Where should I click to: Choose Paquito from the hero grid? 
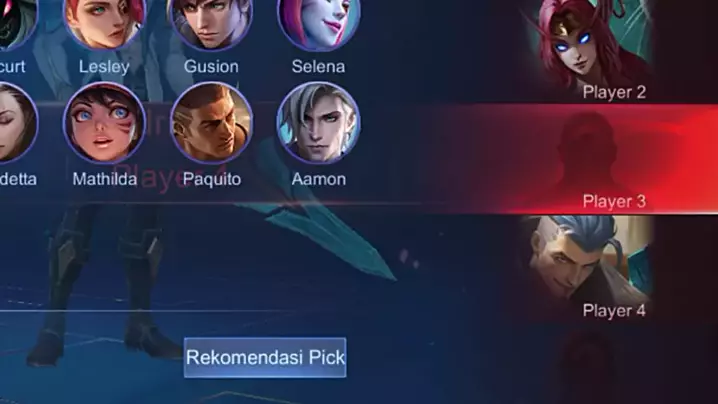tap(211, 123)
